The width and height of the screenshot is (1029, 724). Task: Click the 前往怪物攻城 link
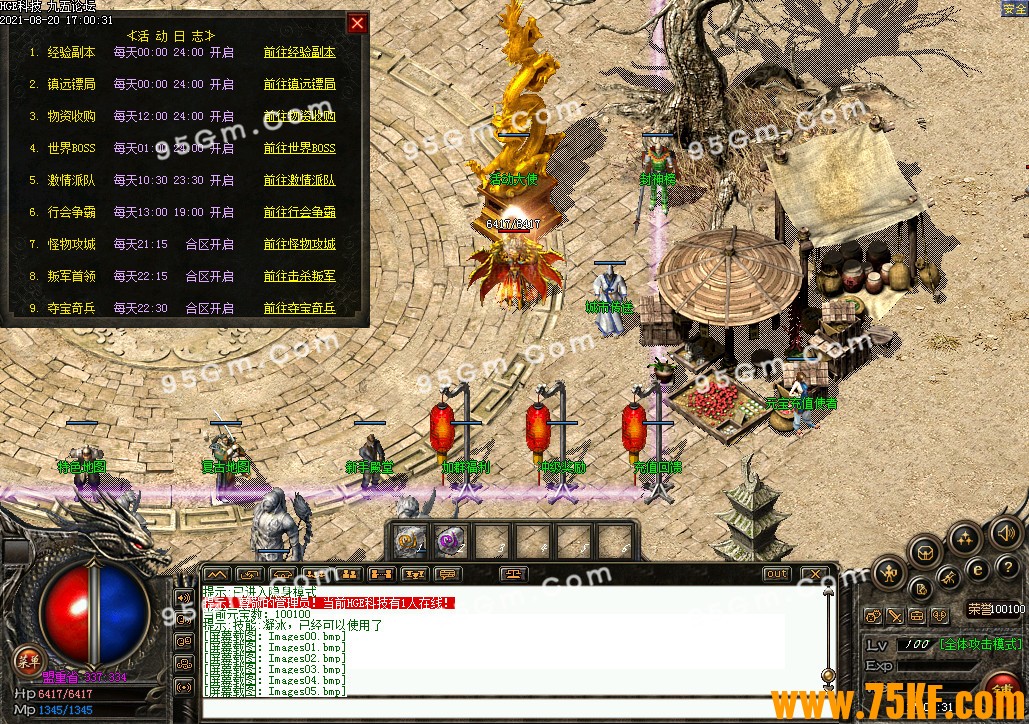(299, 244)
